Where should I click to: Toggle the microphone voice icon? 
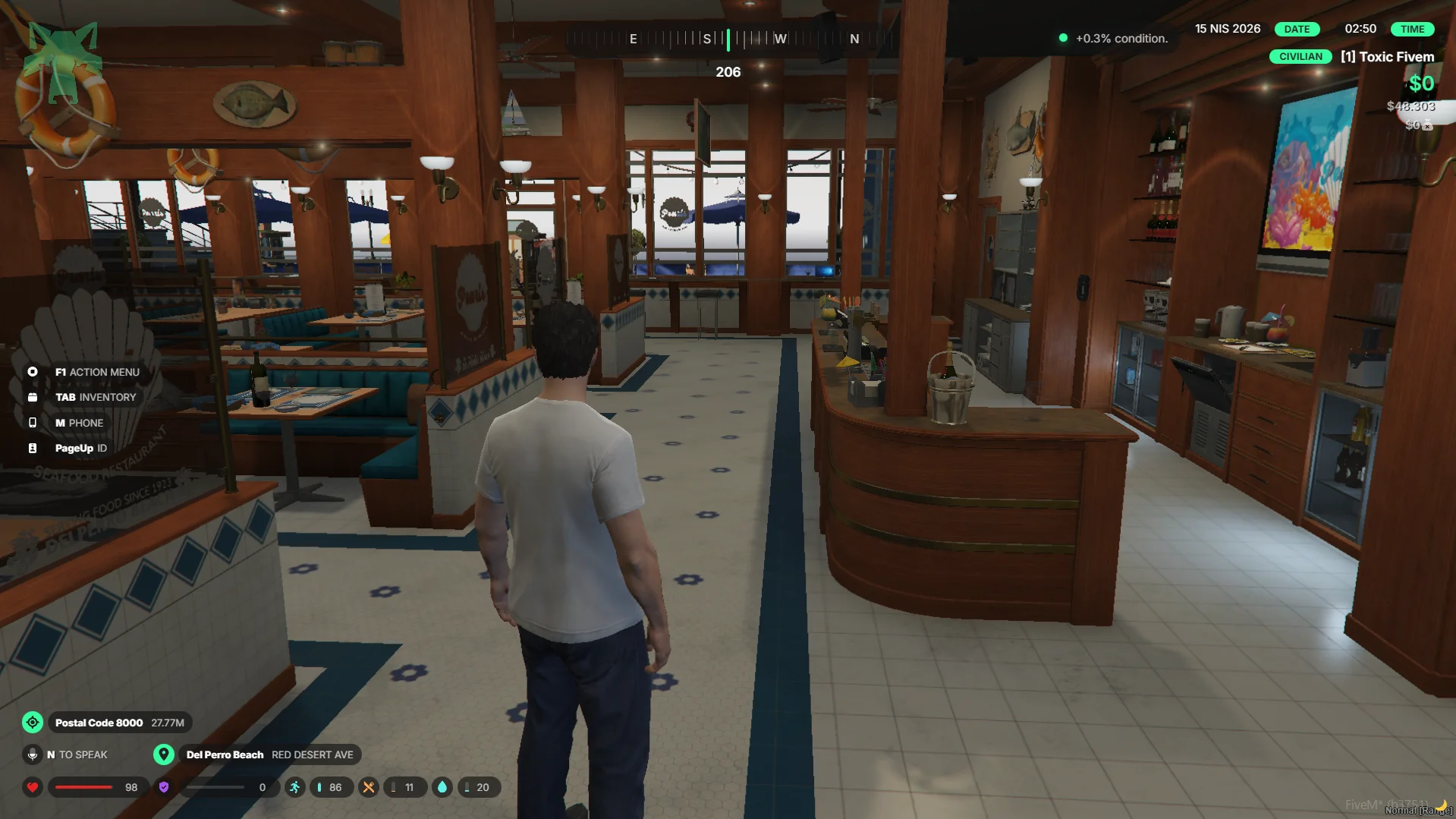[32, 754]
